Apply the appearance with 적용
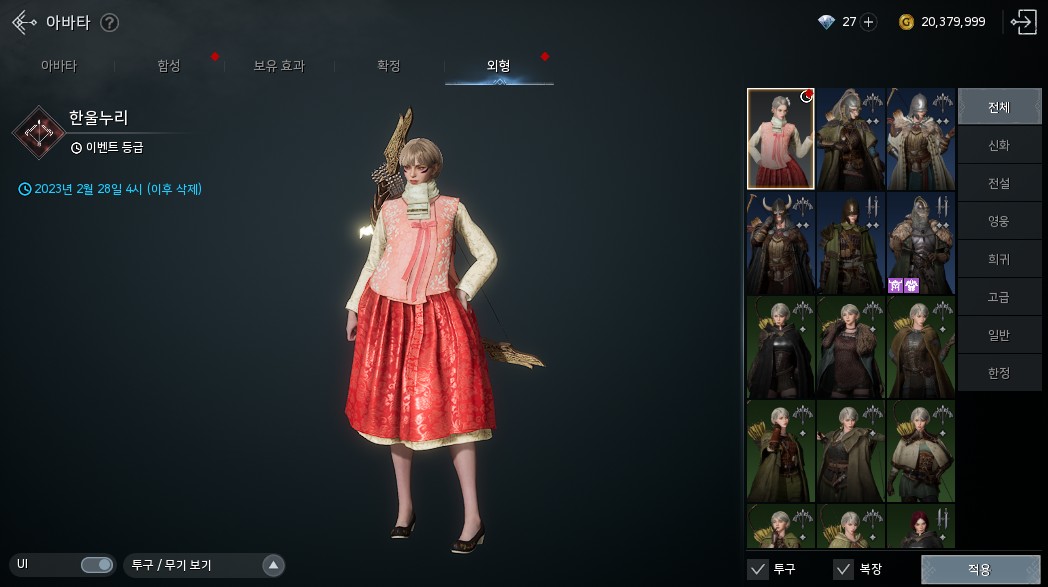1048x587 pixels. tap(979, 570)
